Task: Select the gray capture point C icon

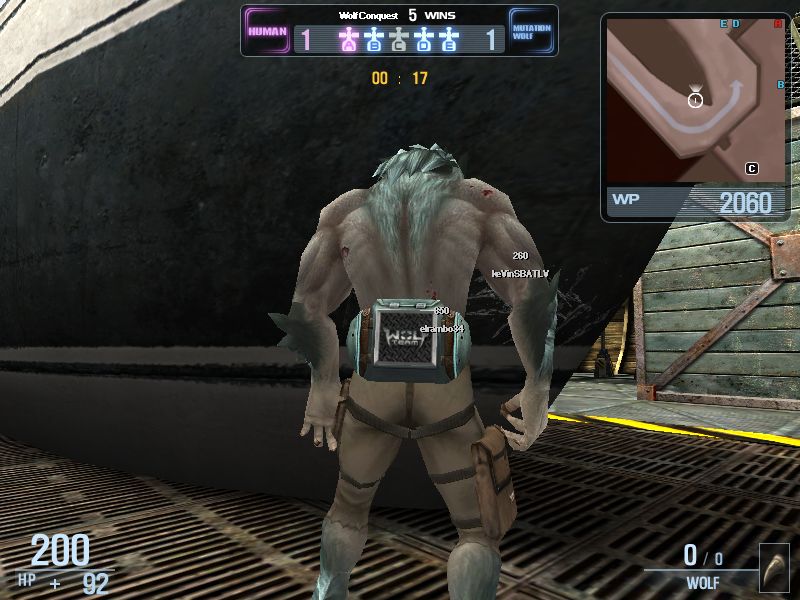Action: point(399,40)
